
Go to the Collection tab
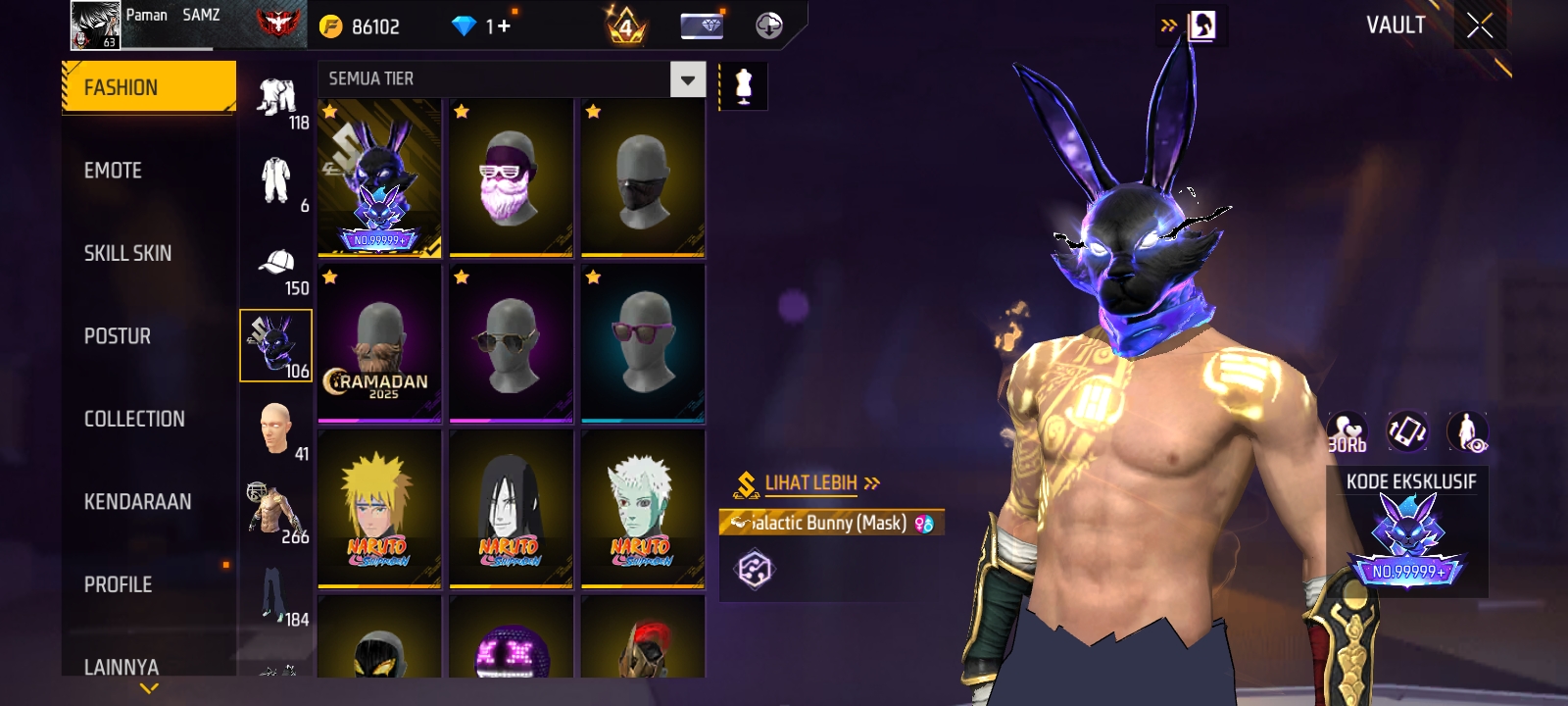tap(134, 419)
